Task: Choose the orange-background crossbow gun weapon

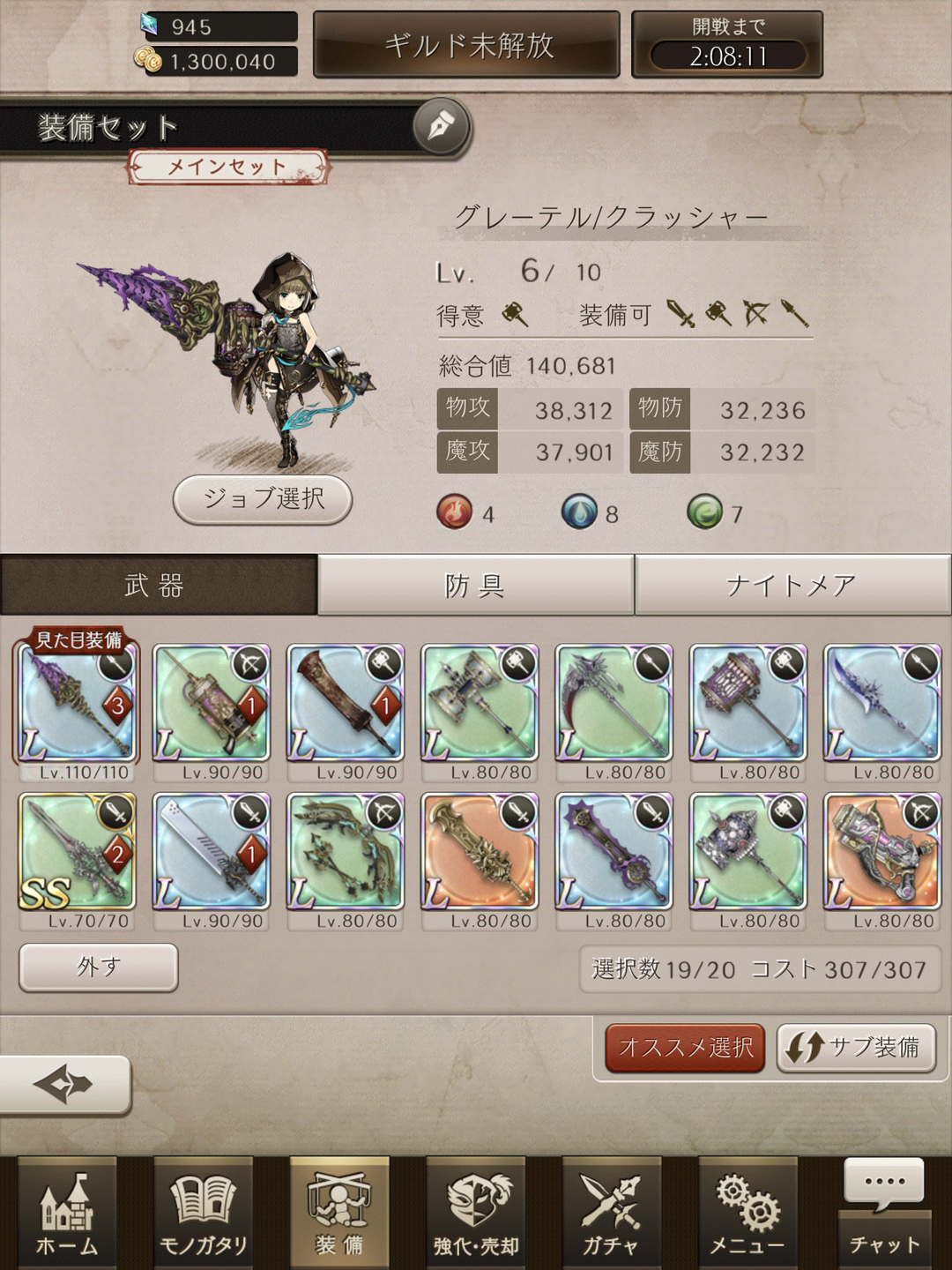Action: point(881,852)
